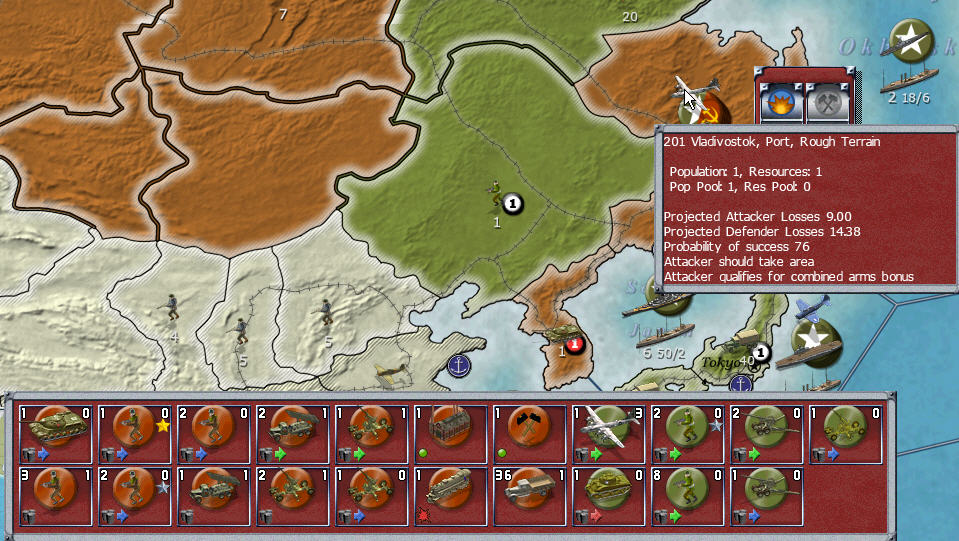Select the bomber aircraft unit slot
Viewport: 959px width, 541px height.
[x=609, y=434]
